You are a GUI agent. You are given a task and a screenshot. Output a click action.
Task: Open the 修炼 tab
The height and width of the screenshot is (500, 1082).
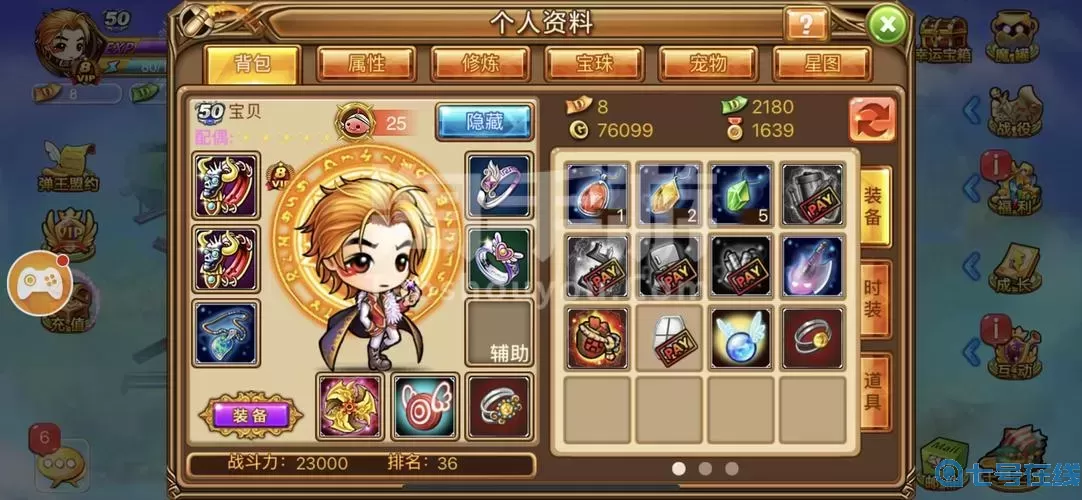[480, 64]
